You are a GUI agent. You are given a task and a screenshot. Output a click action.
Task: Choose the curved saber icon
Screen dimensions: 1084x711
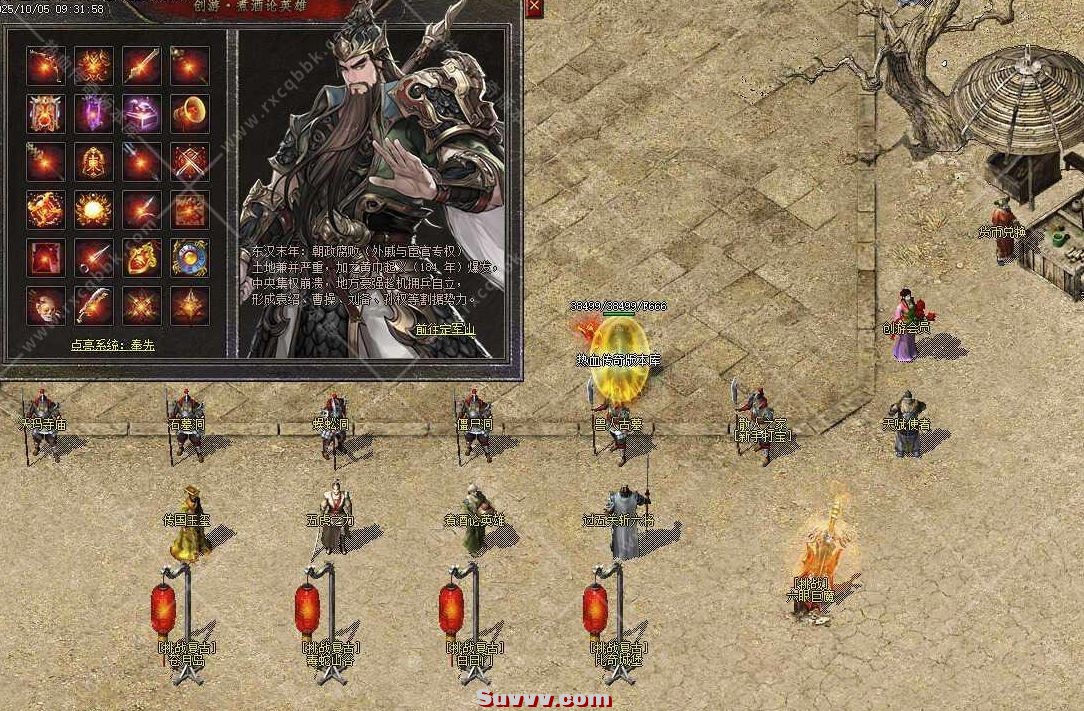(94, 306)
